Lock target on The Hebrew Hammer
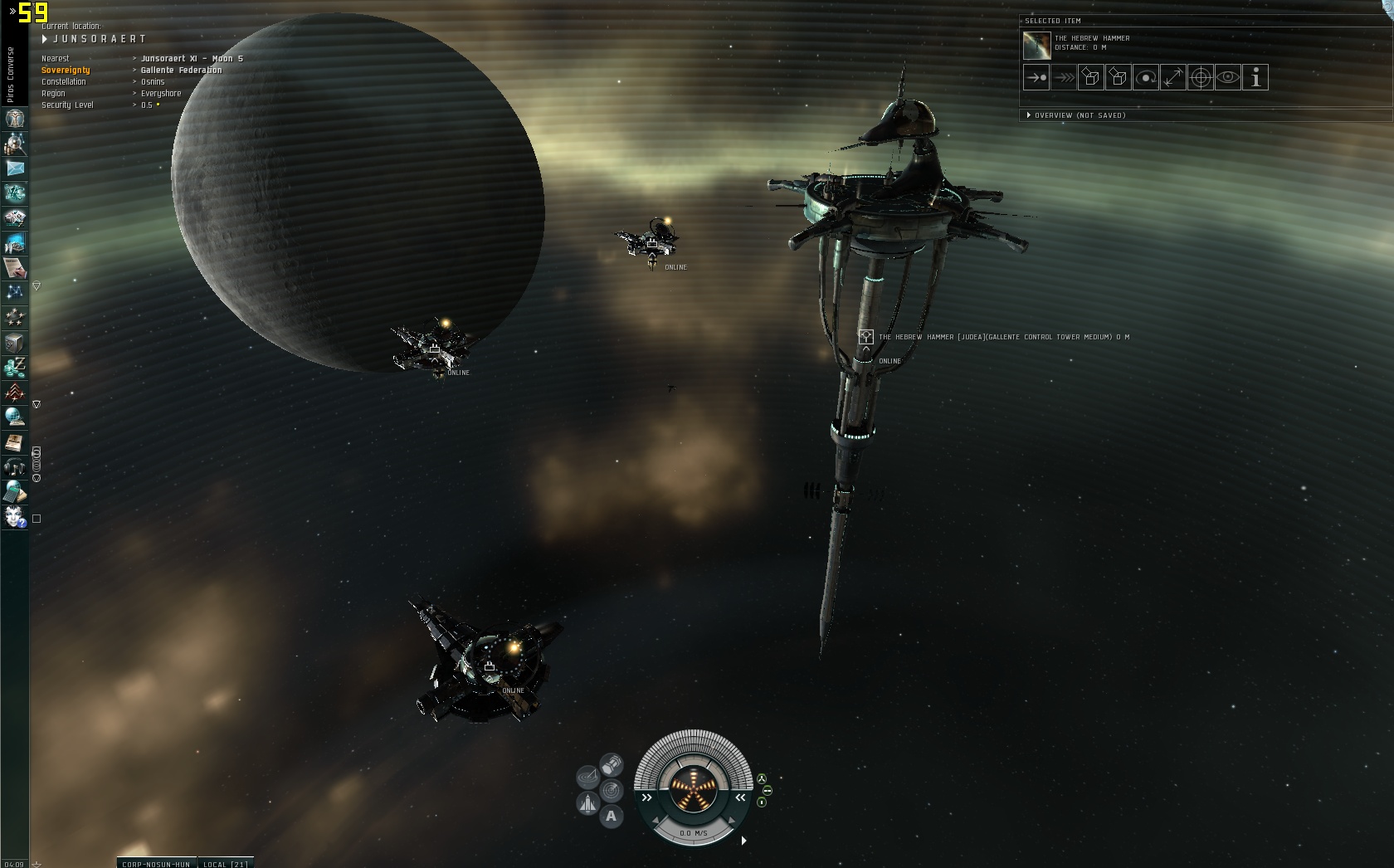This screenshot has height=868, width=1394. point(1201,78)
